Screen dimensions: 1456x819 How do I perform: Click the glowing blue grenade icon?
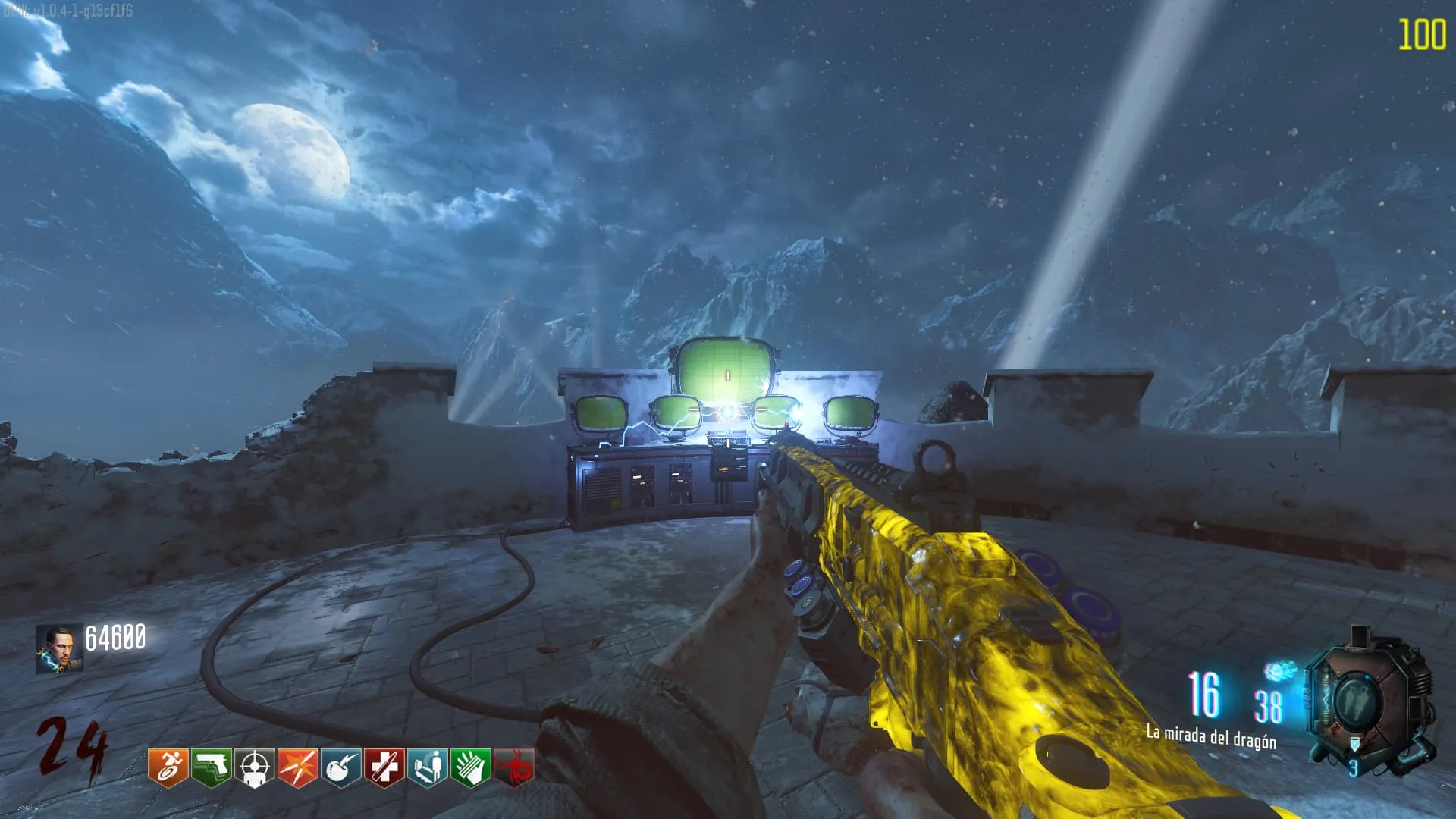pyautogui.click(x=1279, y=670)
